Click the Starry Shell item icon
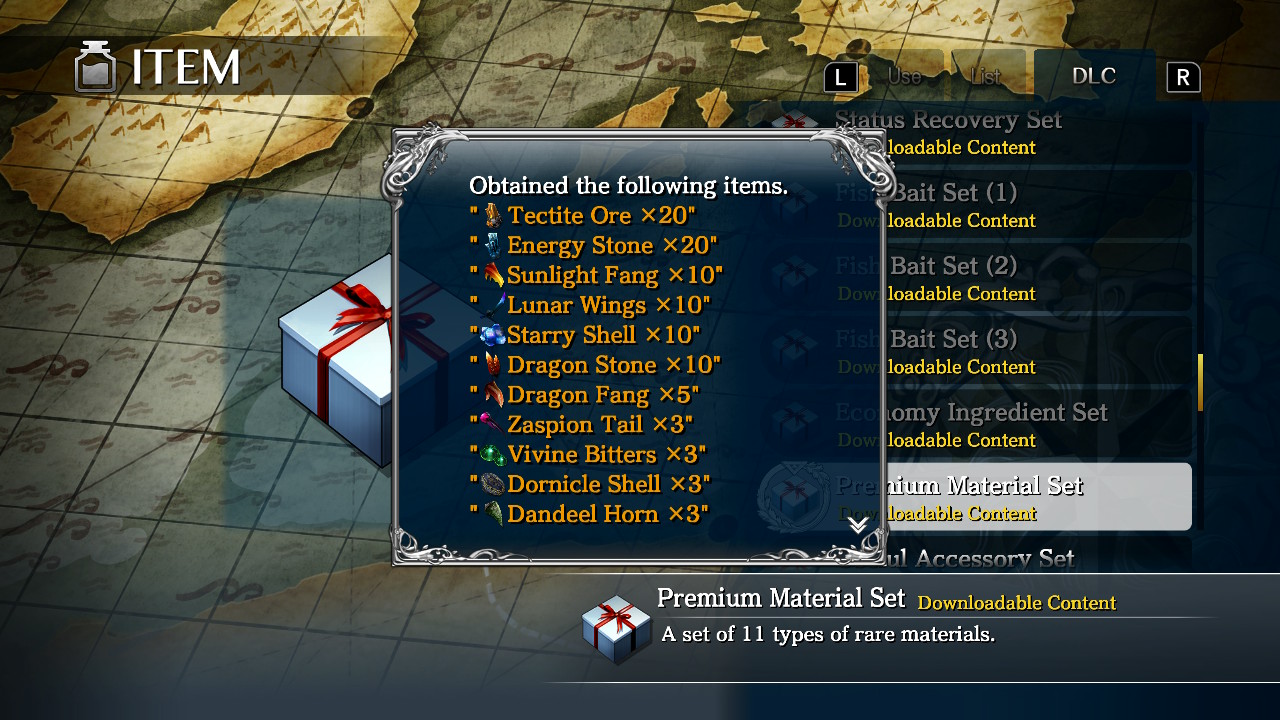 click(494, 334)
